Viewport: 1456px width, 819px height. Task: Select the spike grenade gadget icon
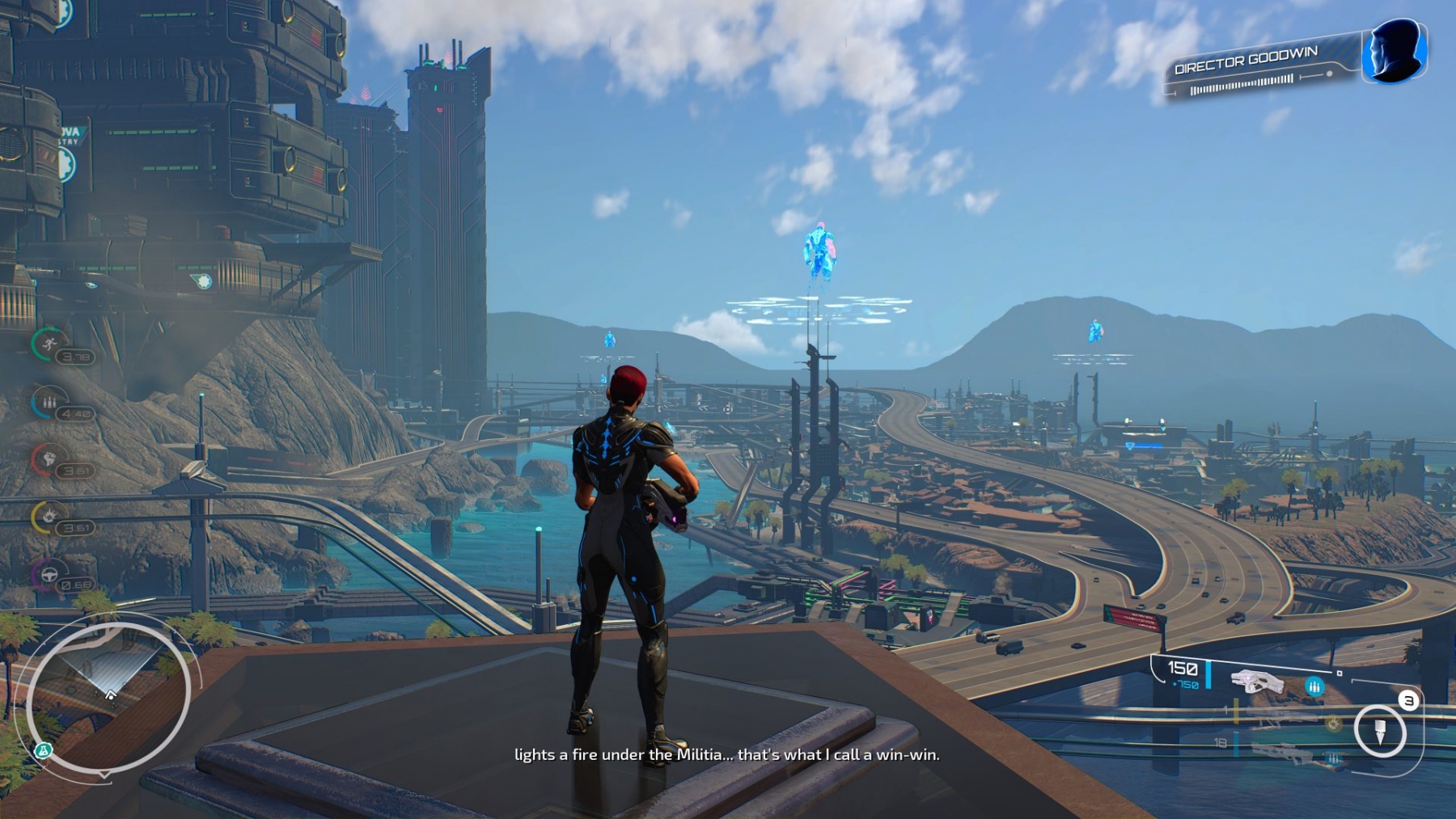[1380, 731]
